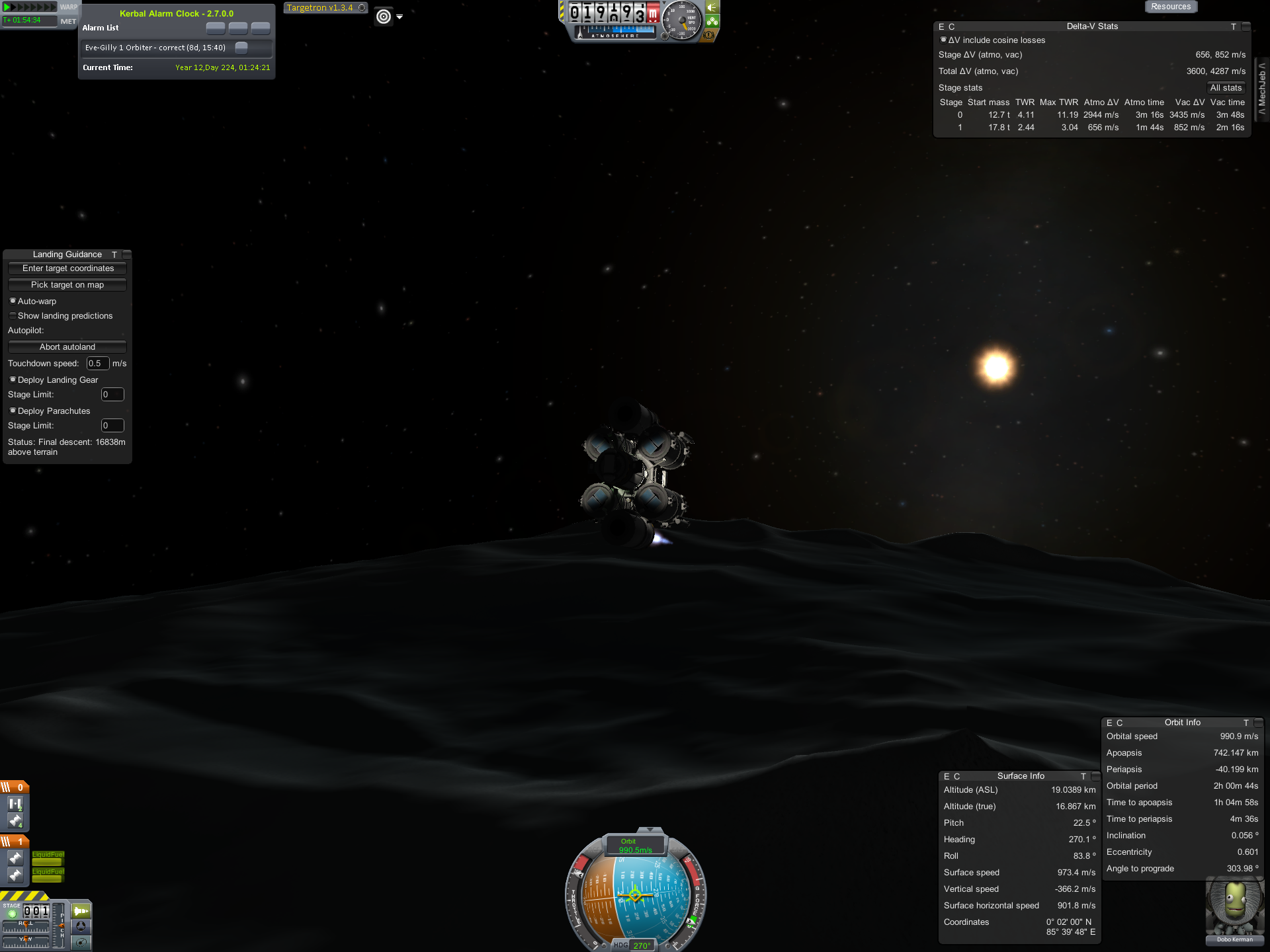Toggle Deploy Parachutes checkbox
The height and width of the screenshot is (952, 1270).
(x=13, y=411)
